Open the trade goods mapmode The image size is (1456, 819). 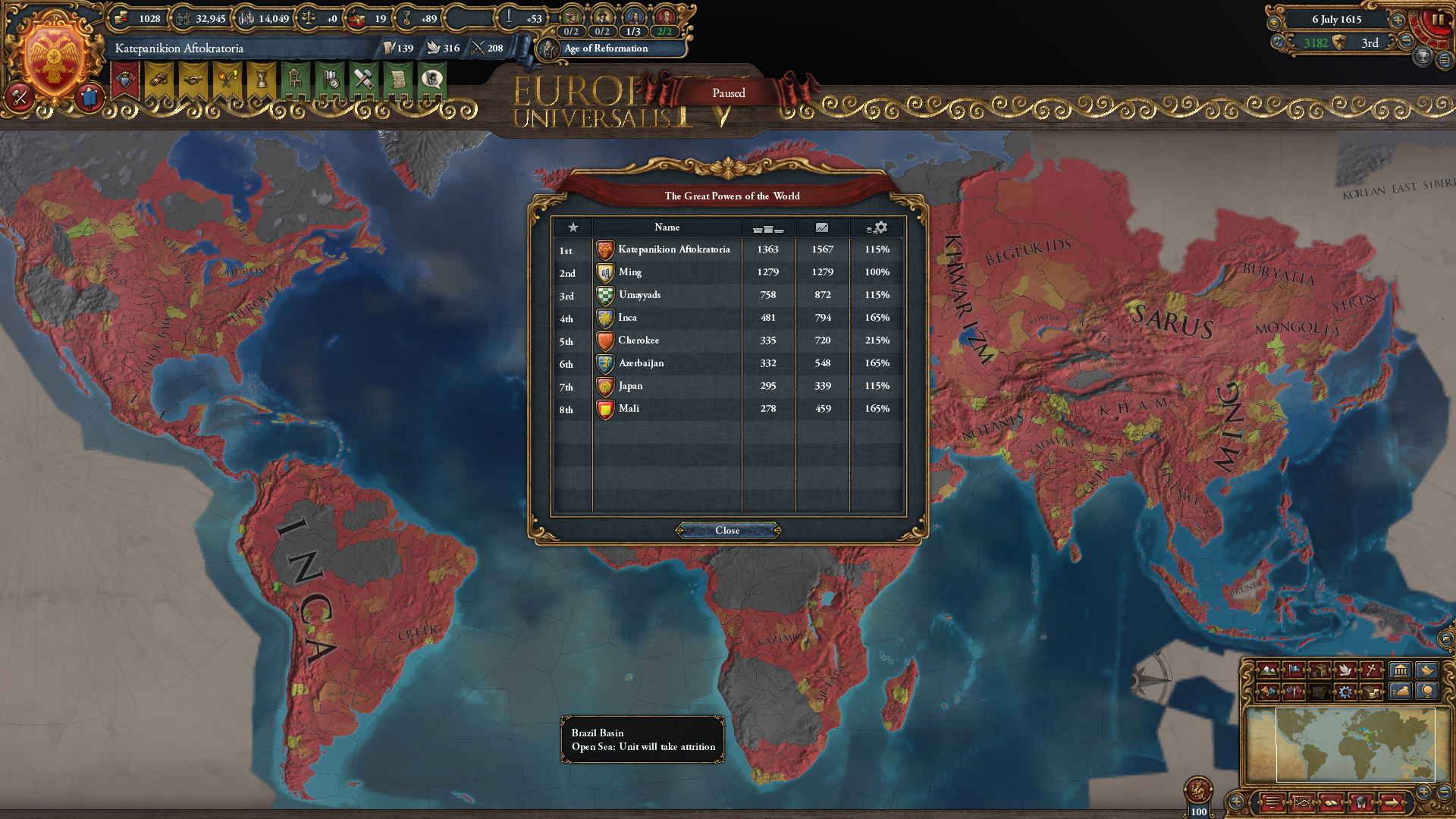[x=1320, y=670]
